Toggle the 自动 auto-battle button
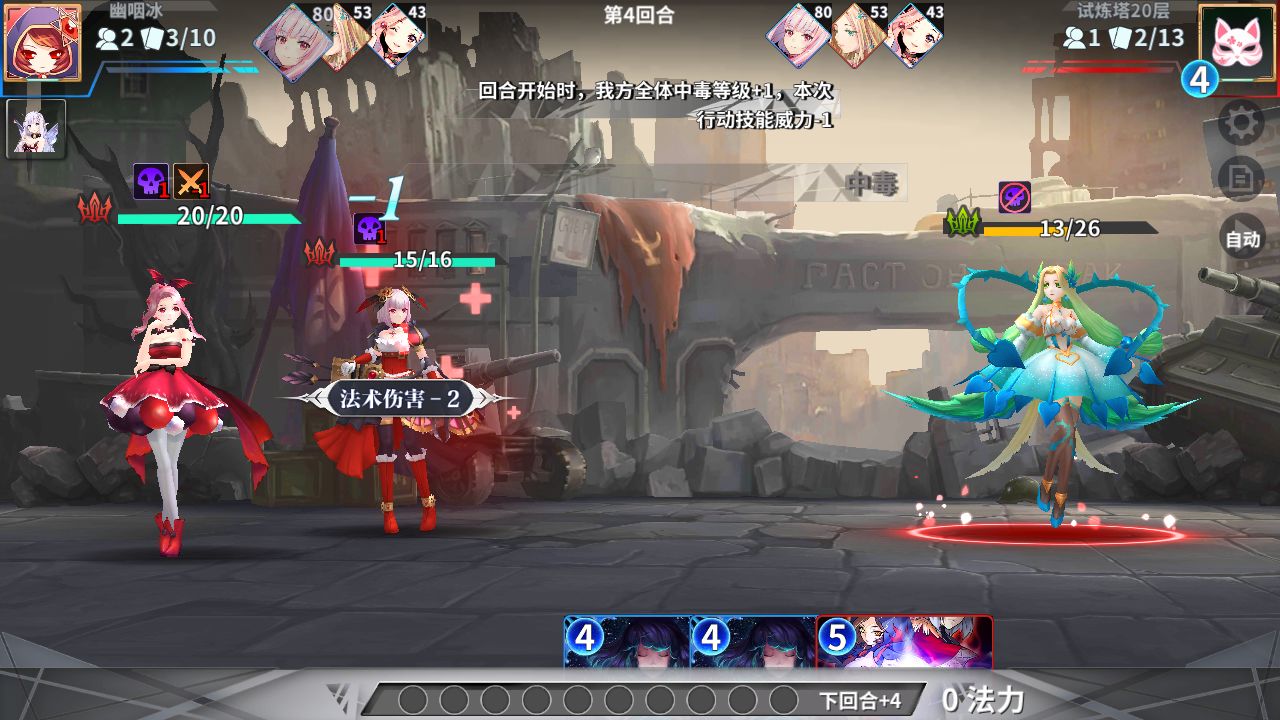This screenshot has width=1280, height=720. click(1242, 239)
